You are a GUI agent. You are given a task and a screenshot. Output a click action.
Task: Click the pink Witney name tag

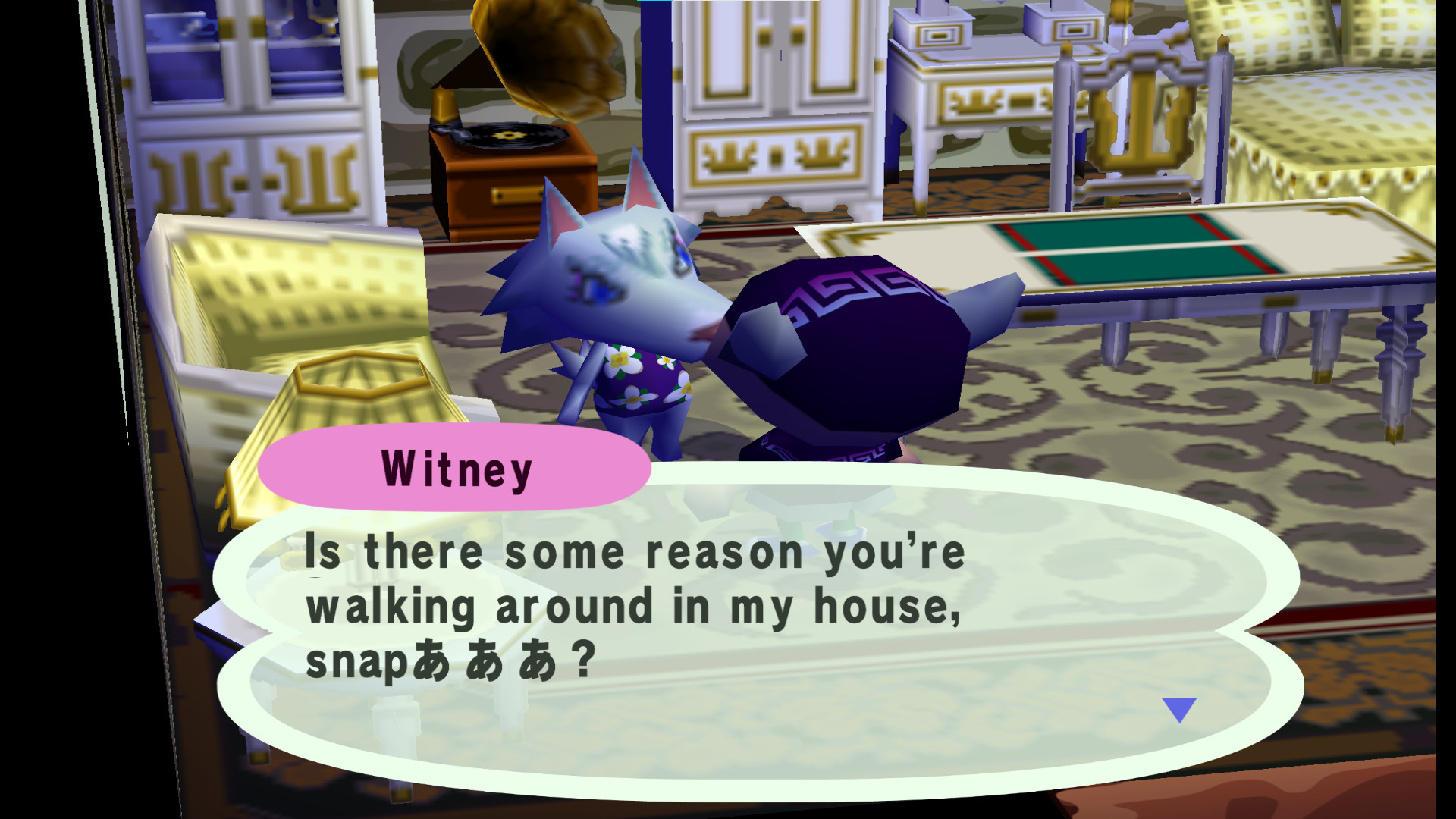coord(455,468)
